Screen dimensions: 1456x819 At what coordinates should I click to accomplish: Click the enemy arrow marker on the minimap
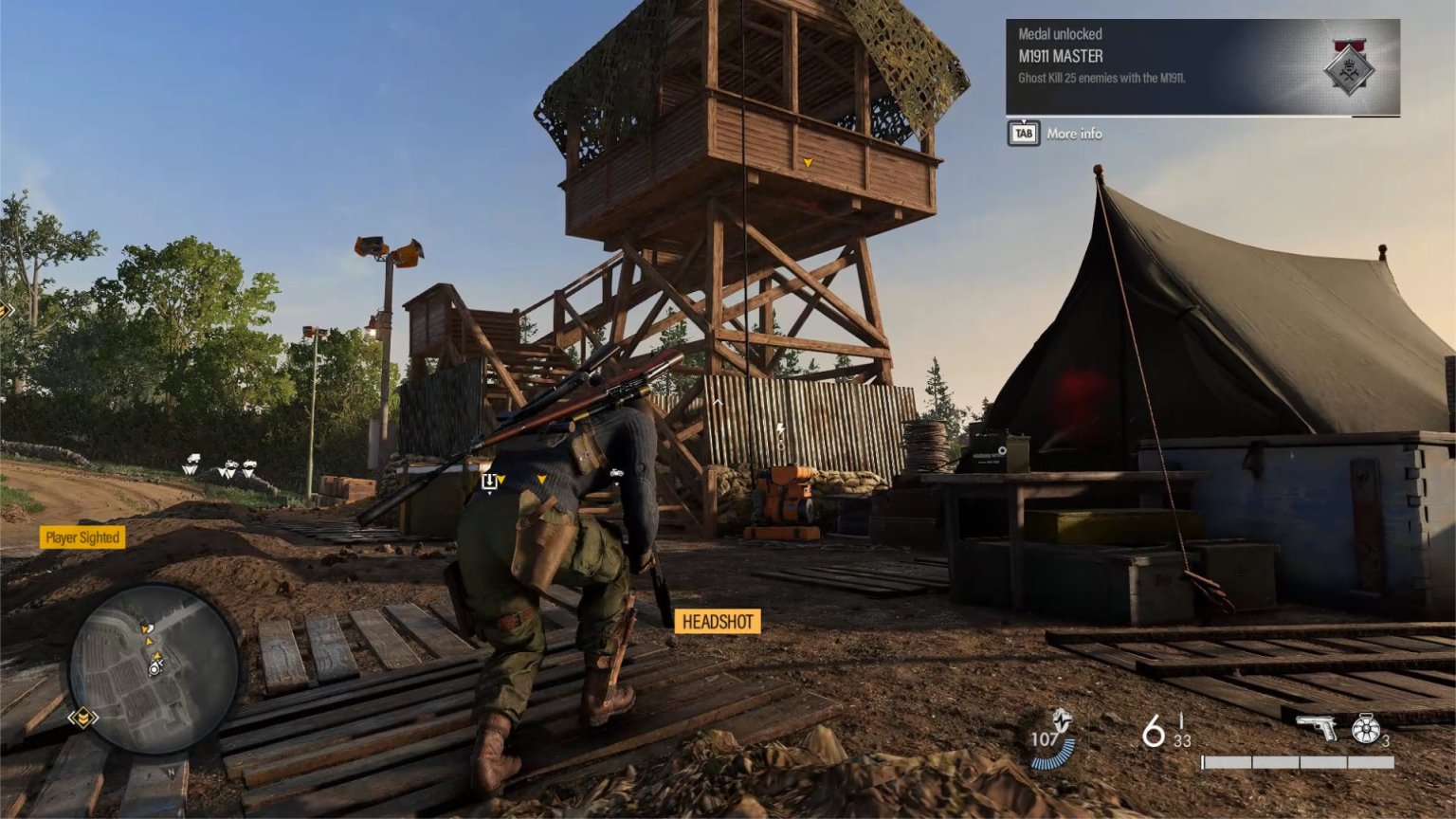tap(149, 642)
